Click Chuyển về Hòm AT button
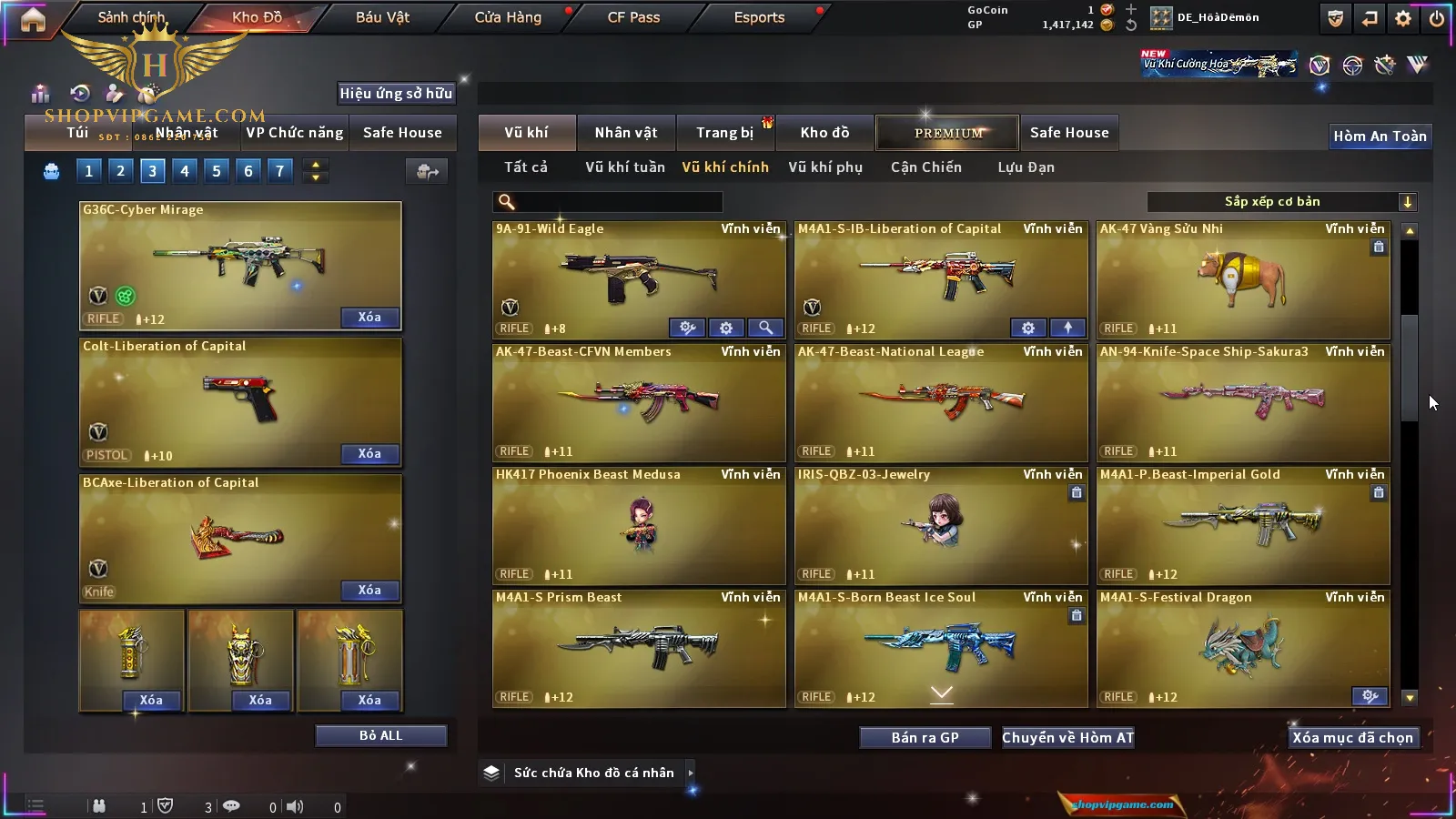This screenshot has height=819, width=1456. [1067, 737]
